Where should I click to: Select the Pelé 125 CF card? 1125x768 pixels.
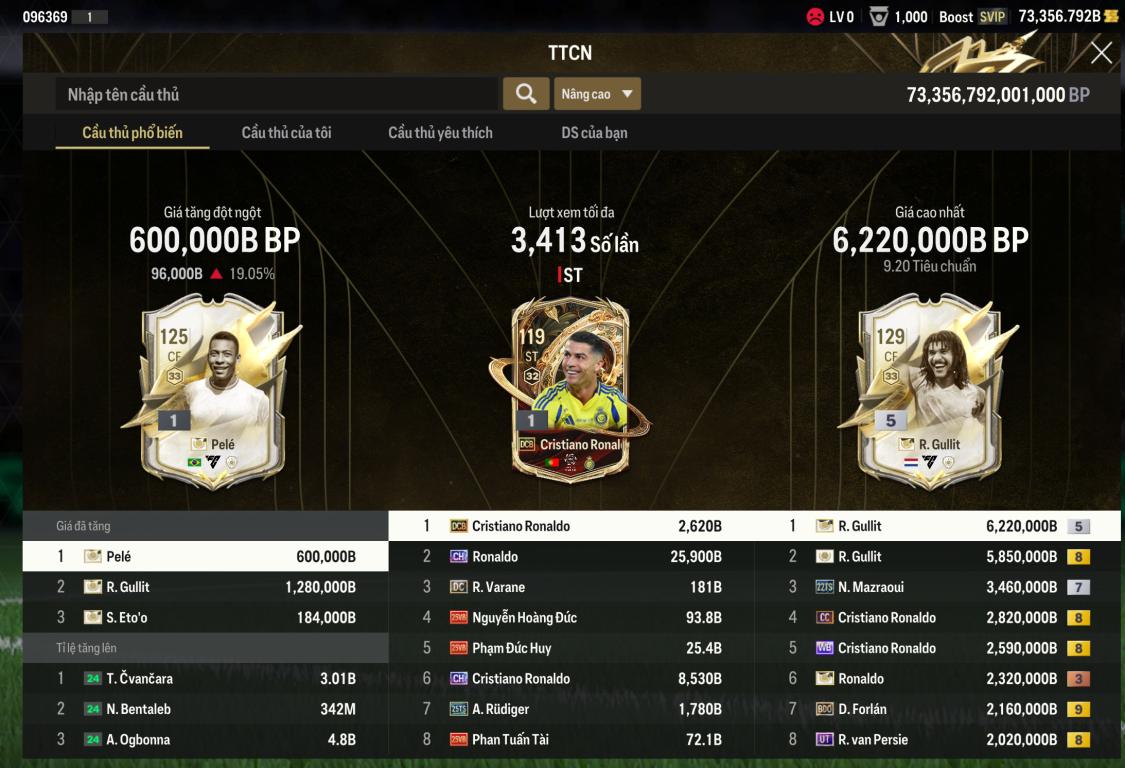pyautogui.click(x=213, y=390)
